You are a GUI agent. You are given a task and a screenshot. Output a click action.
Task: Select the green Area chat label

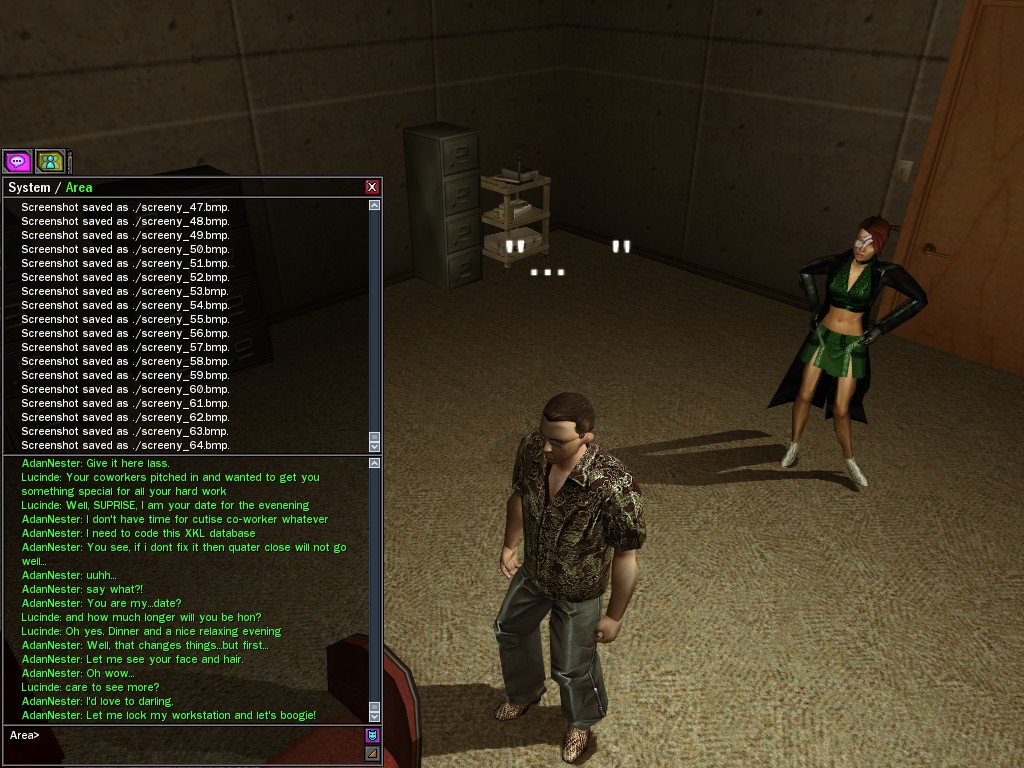[79, 187]
